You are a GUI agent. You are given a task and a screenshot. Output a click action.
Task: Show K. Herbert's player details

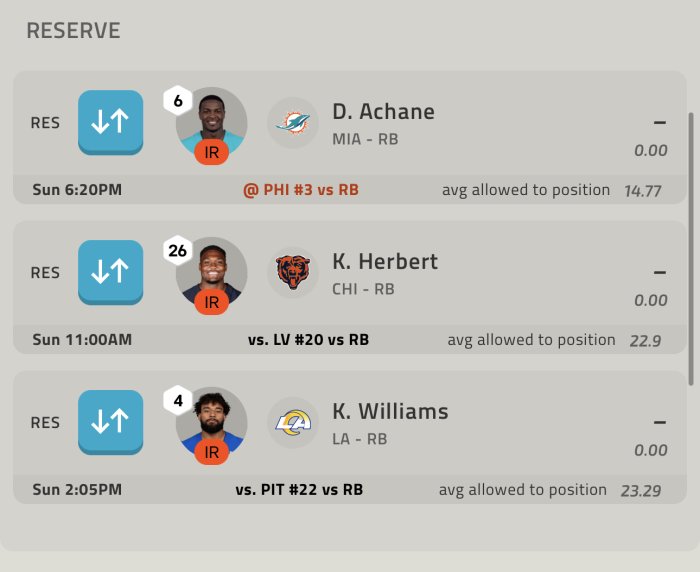point(385,262)
